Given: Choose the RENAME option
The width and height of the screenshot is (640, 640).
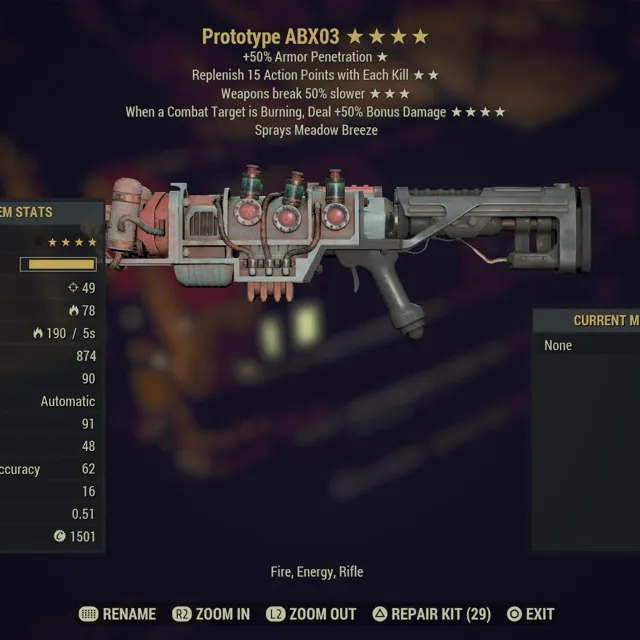Looking at the screenshot, I should 118,614.
